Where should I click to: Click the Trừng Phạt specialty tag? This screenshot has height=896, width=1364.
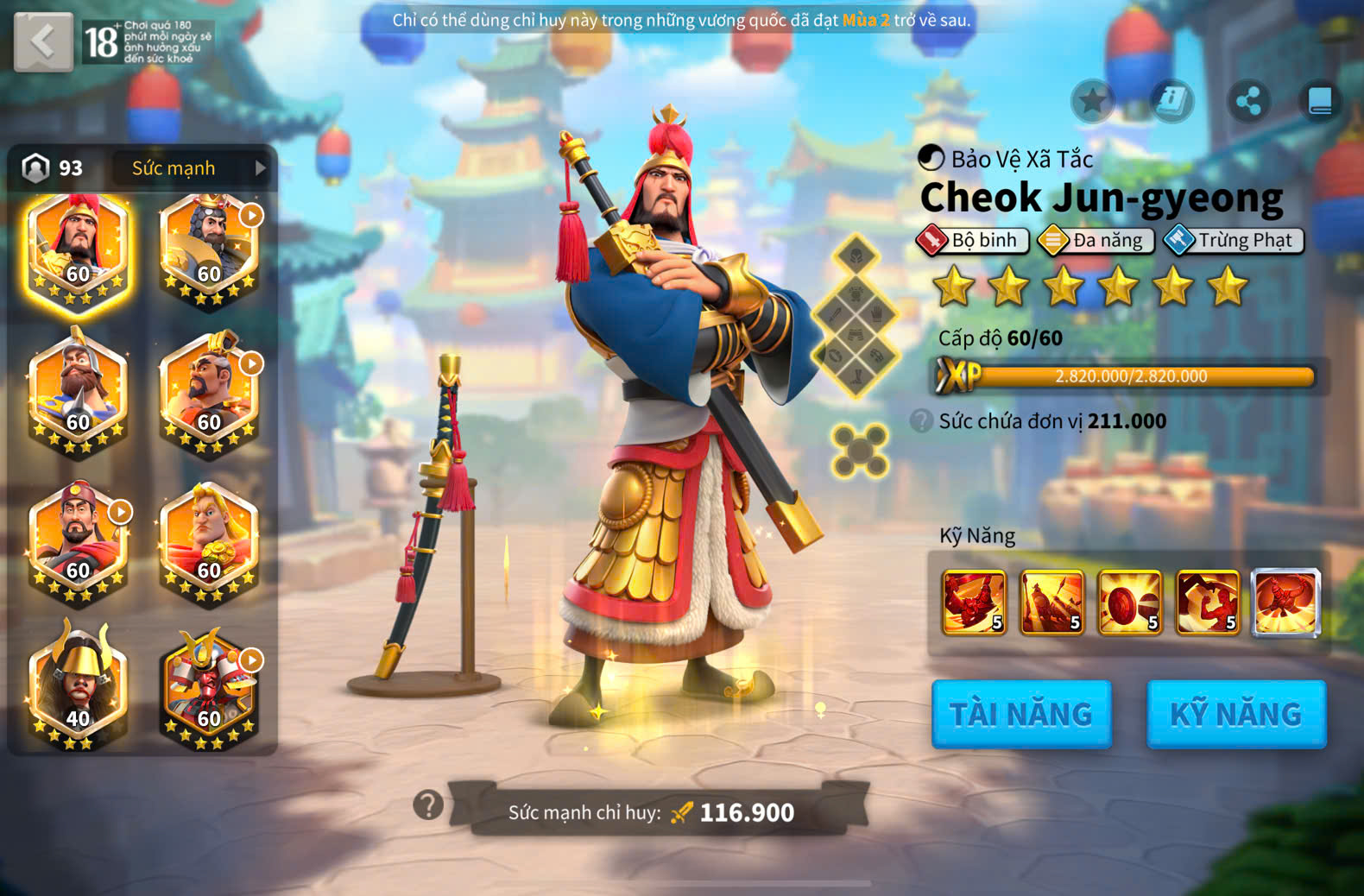coord(1234,241)
